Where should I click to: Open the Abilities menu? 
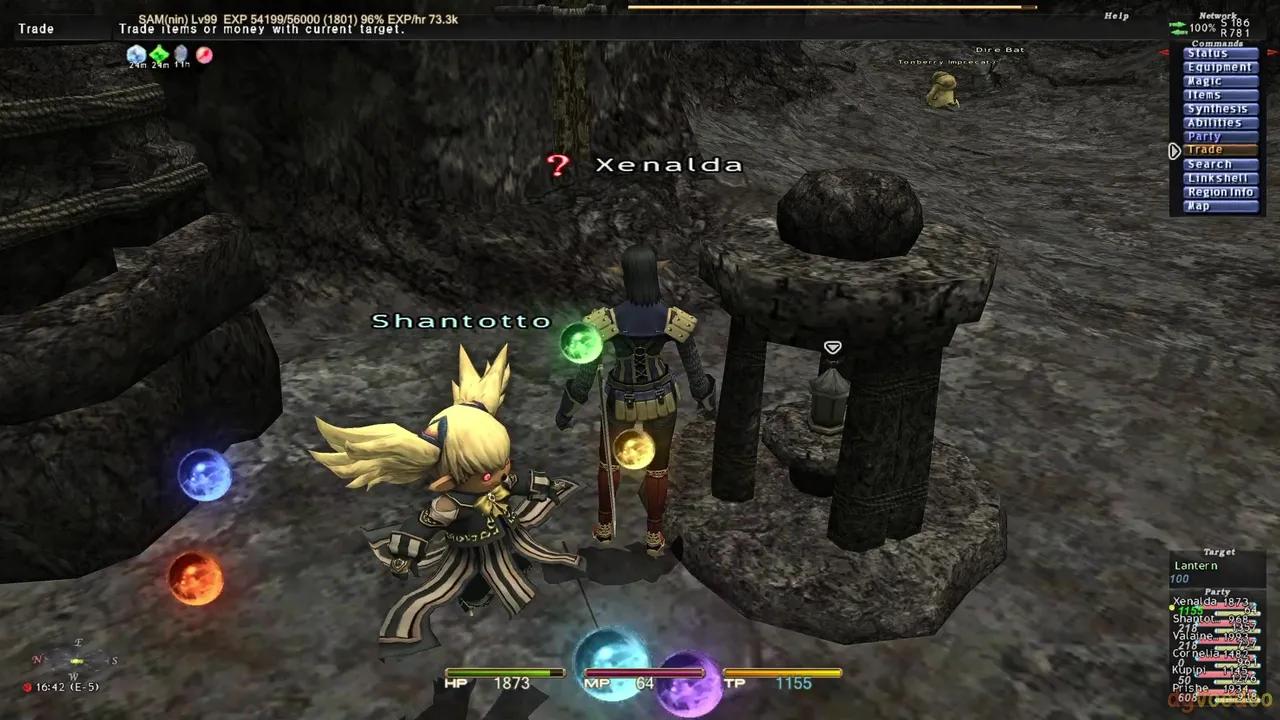(x=1220, y=123)
